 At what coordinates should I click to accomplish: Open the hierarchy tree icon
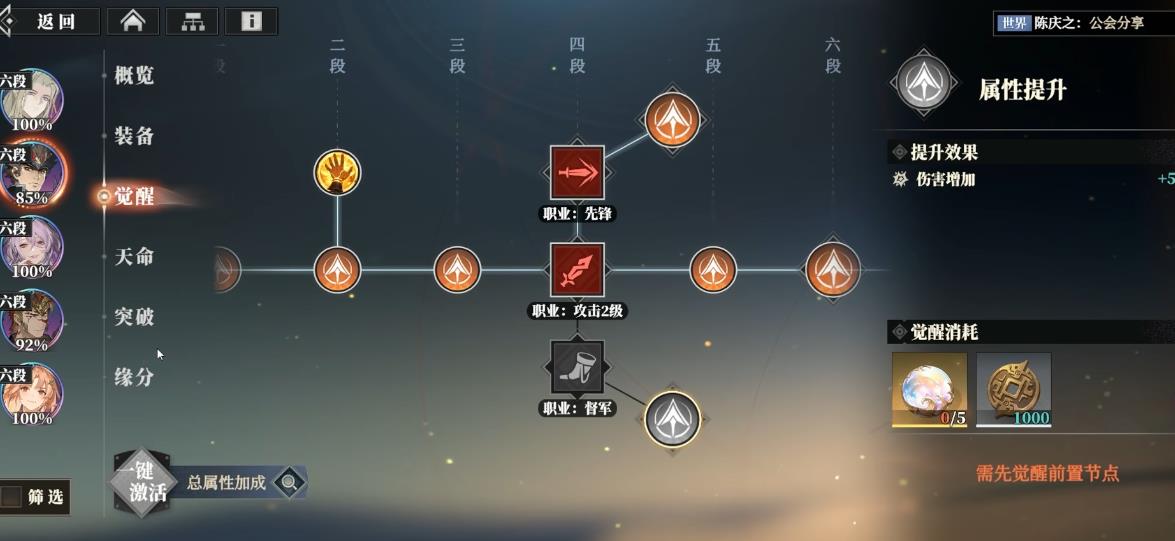pos(192,21)
